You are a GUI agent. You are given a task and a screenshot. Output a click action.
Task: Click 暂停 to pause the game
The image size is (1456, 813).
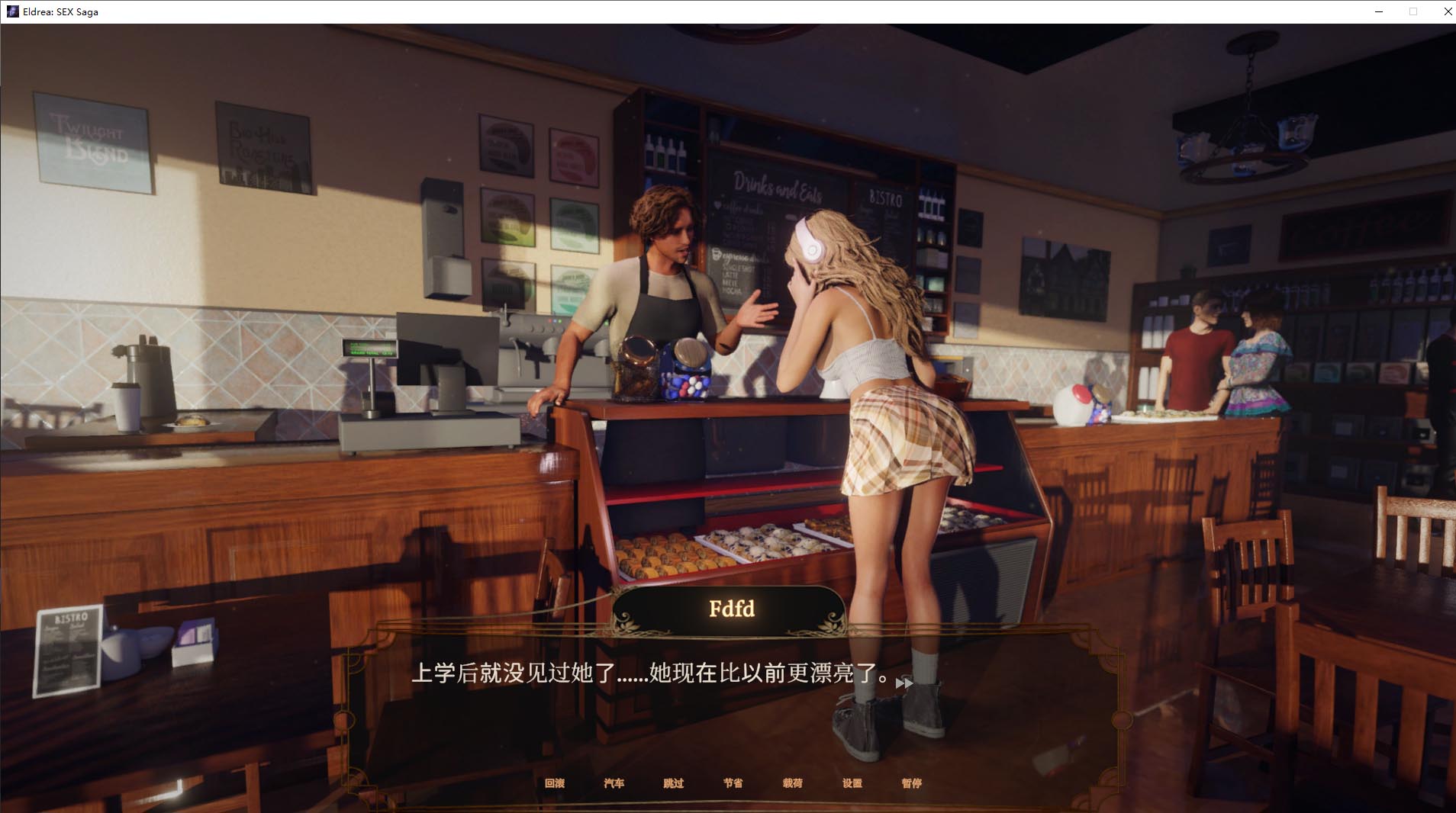(x=913, y=784)
